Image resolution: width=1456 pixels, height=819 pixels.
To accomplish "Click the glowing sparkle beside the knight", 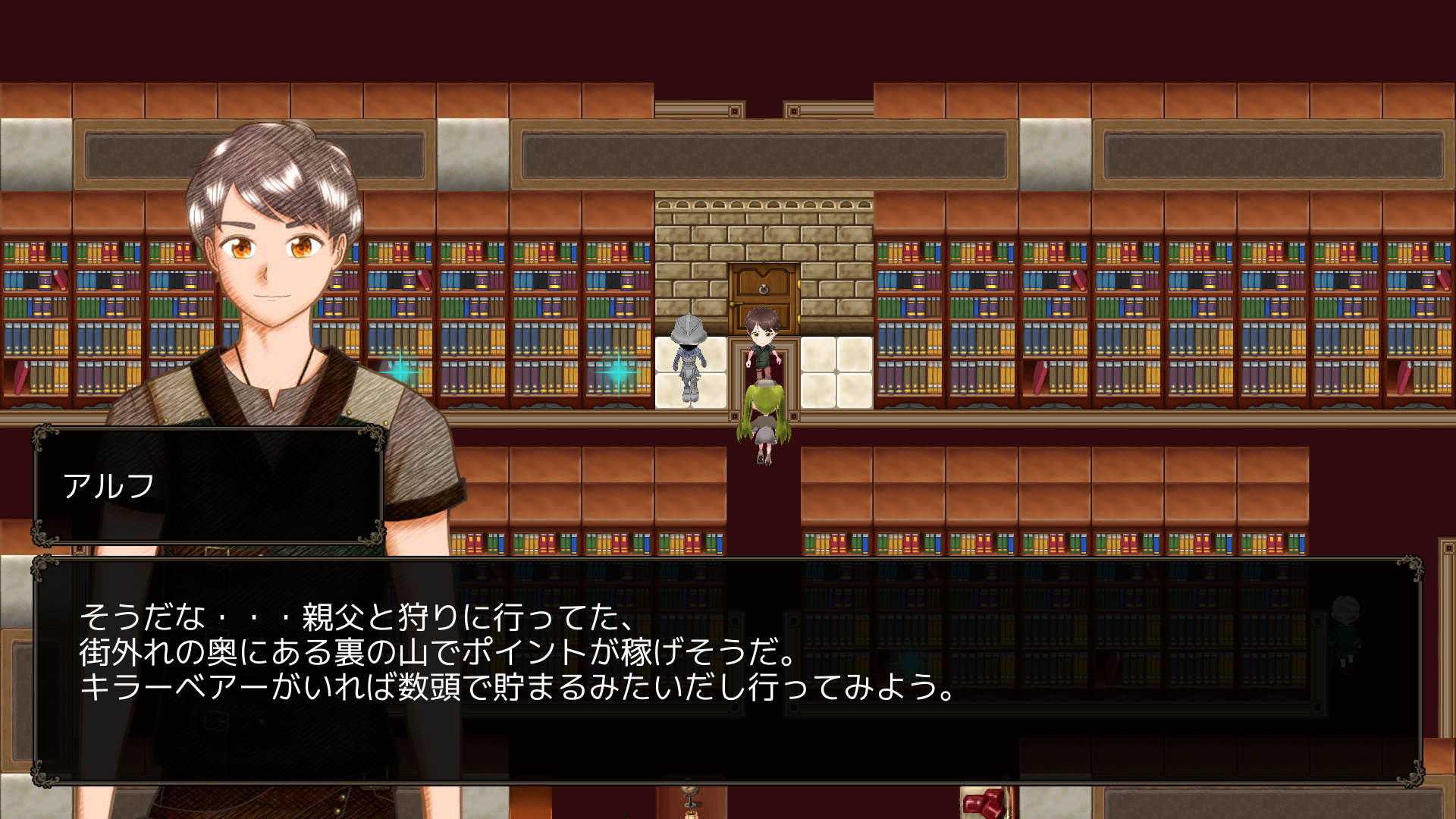I will point(618,372).
